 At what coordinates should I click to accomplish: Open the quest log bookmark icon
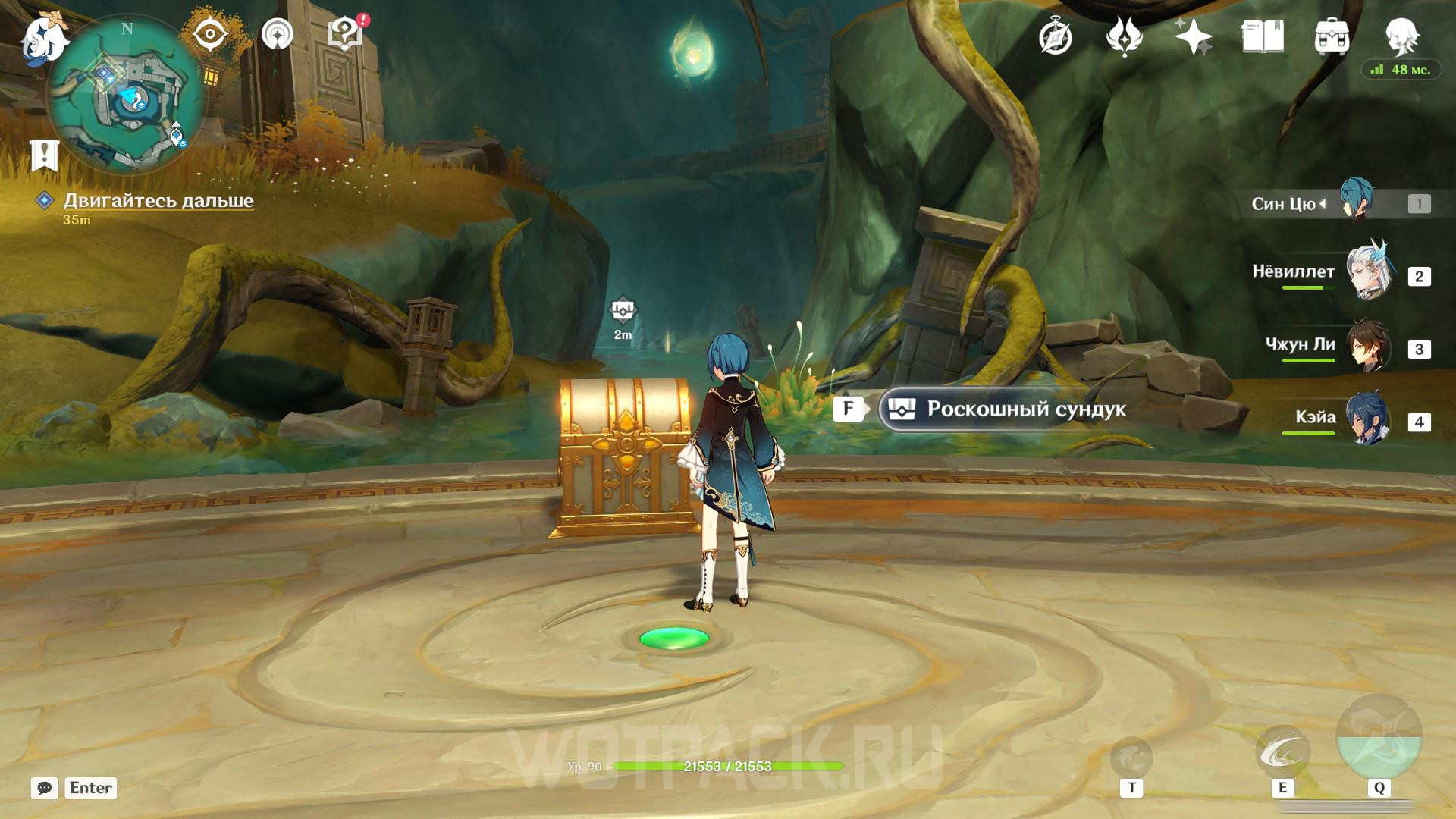(44, 155)
